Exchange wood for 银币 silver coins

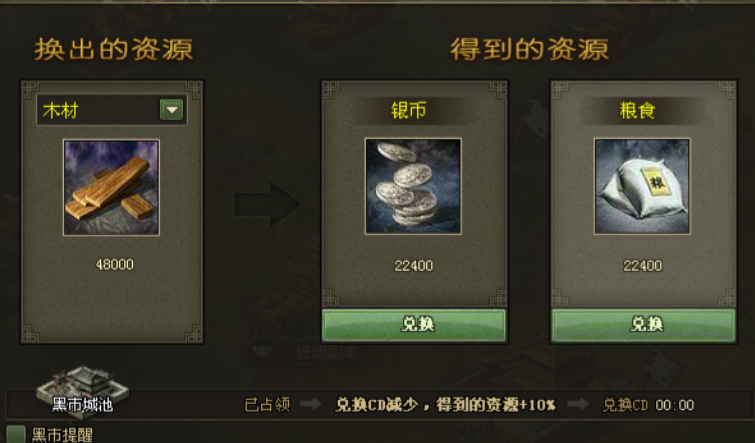pyautogui.click(x=413, y=325)
